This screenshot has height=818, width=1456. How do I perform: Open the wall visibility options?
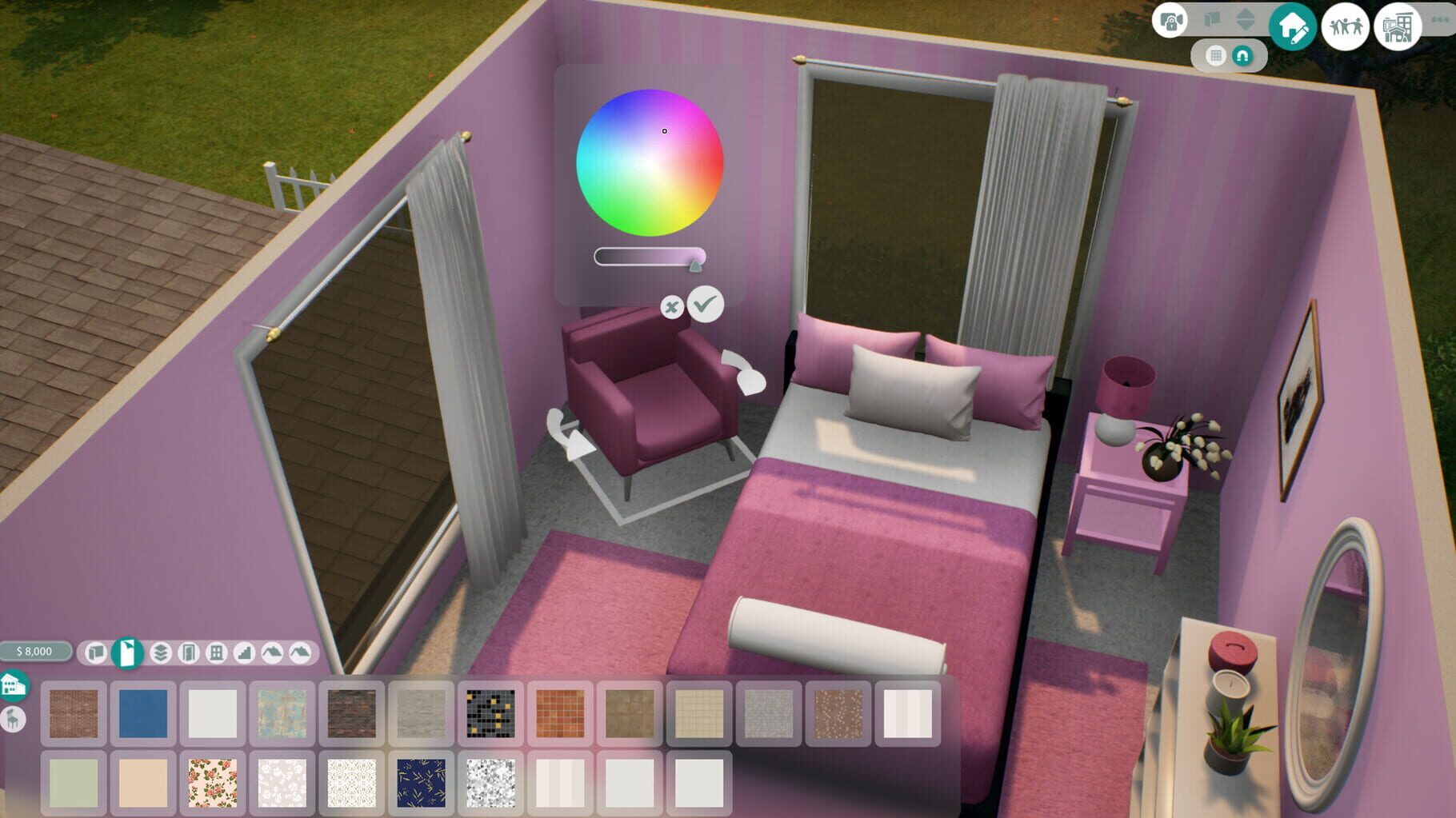1212,22
